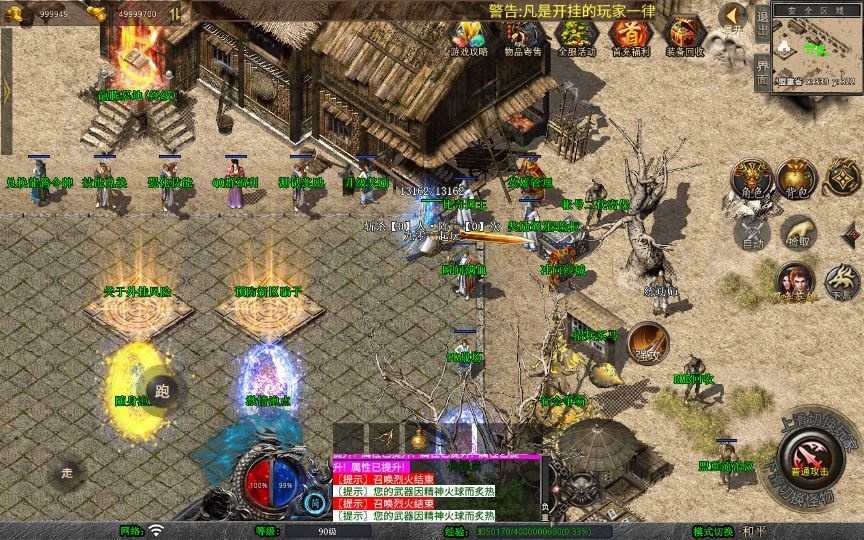
Task: Open the 装备回收 equipment recycling chest
Action: [684, 36]
